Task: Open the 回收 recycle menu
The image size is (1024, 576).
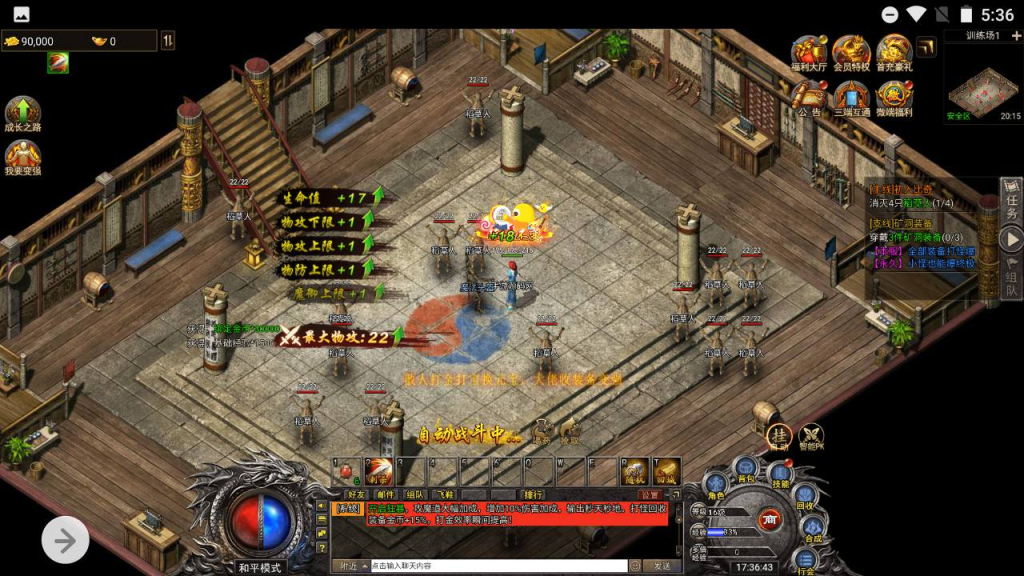Action: point(803,498)
